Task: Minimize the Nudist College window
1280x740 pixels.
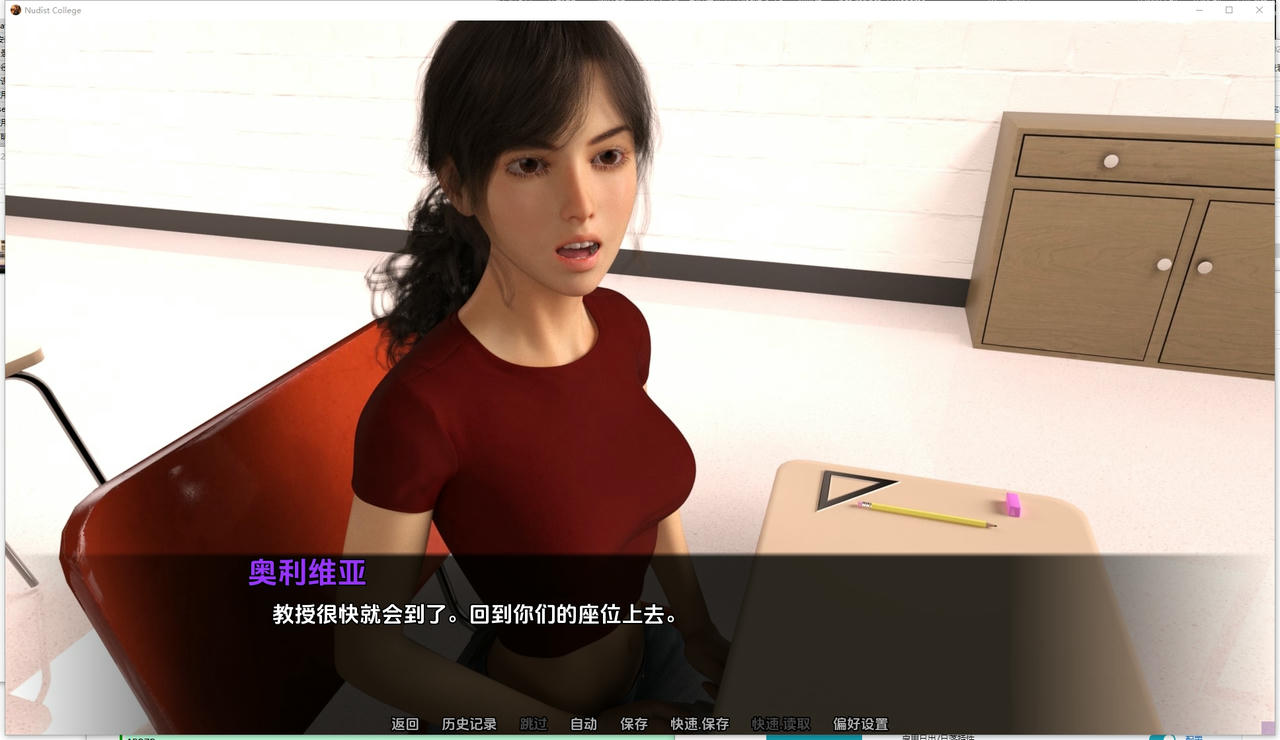Action: pos(1199,10)
